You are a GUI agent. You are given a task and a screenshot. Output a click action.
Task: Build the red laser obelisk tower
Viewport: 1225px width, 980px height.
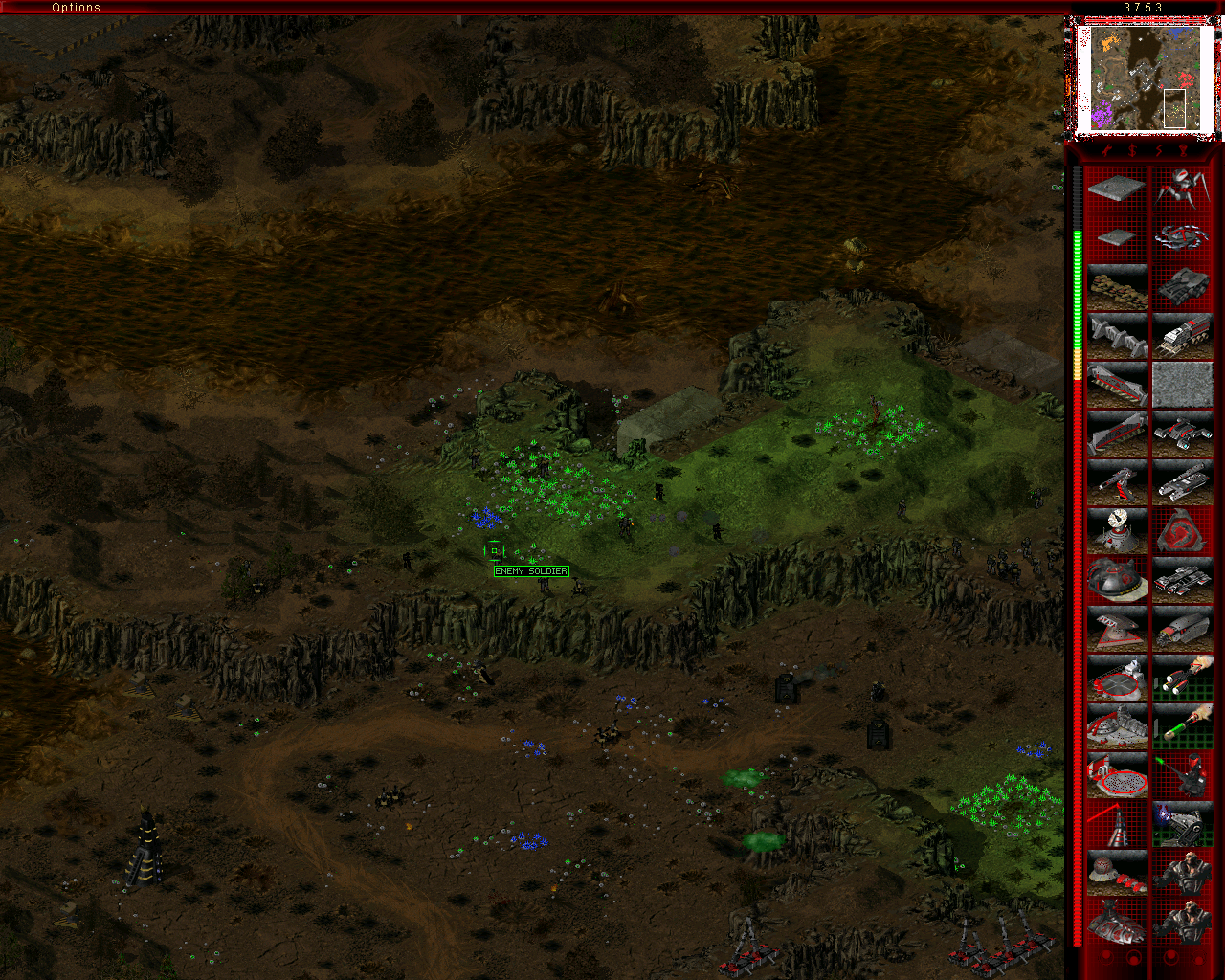point(1117,823)
